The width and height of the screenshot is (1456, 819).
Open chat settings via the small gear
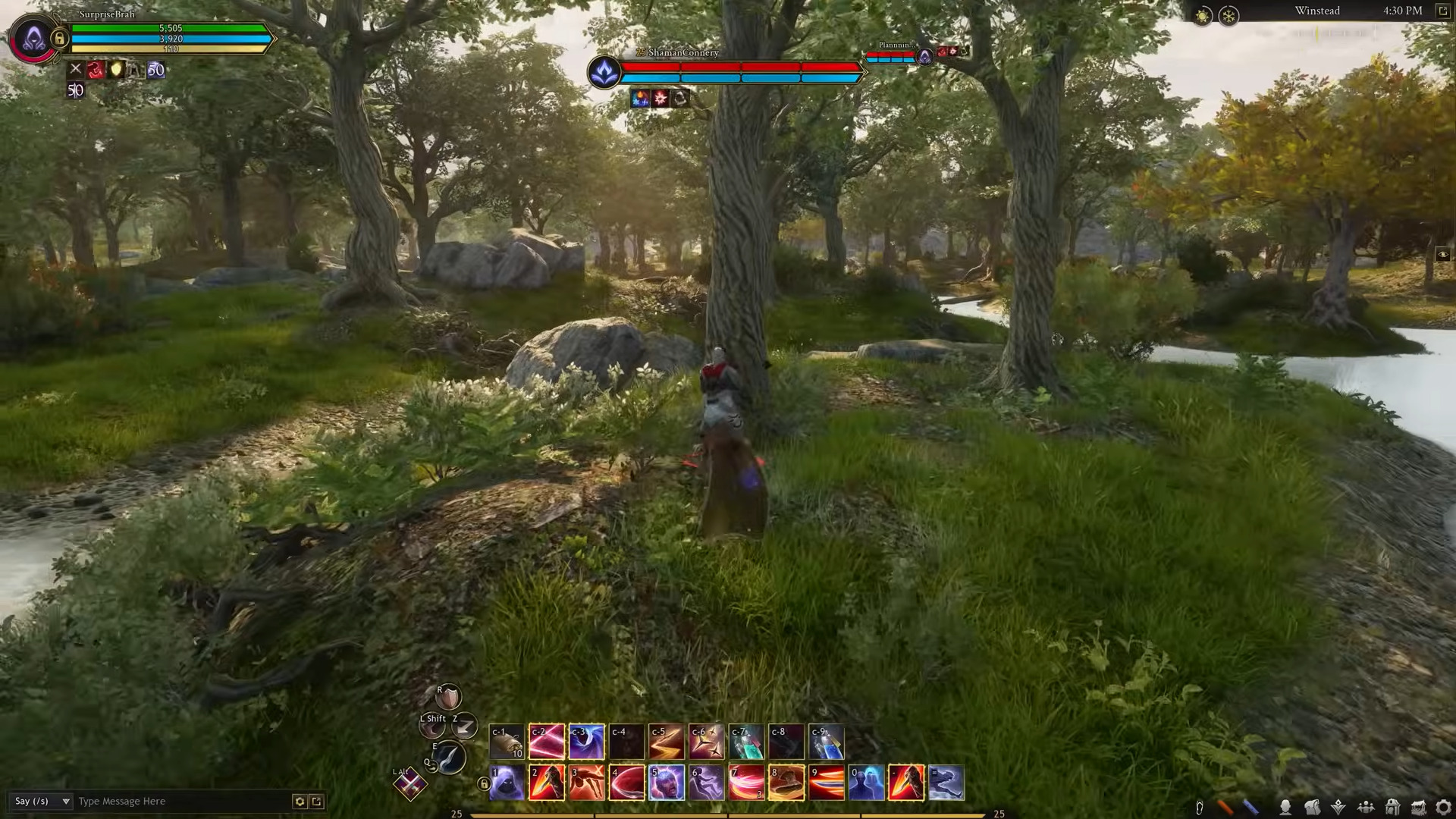300,801
